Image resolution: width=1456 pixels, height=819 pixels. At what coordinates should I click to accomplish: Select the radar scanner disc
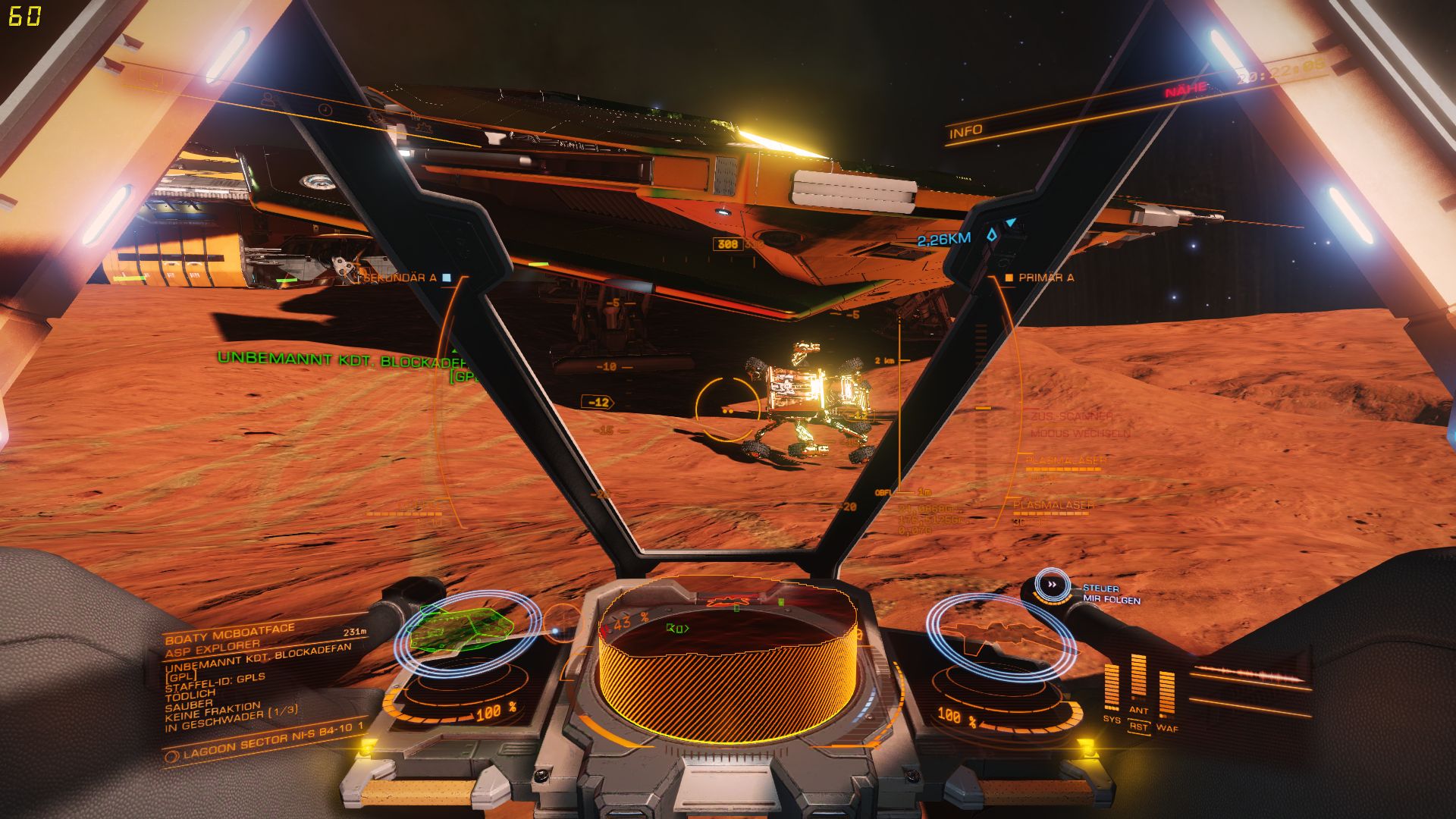coord(726,667)
